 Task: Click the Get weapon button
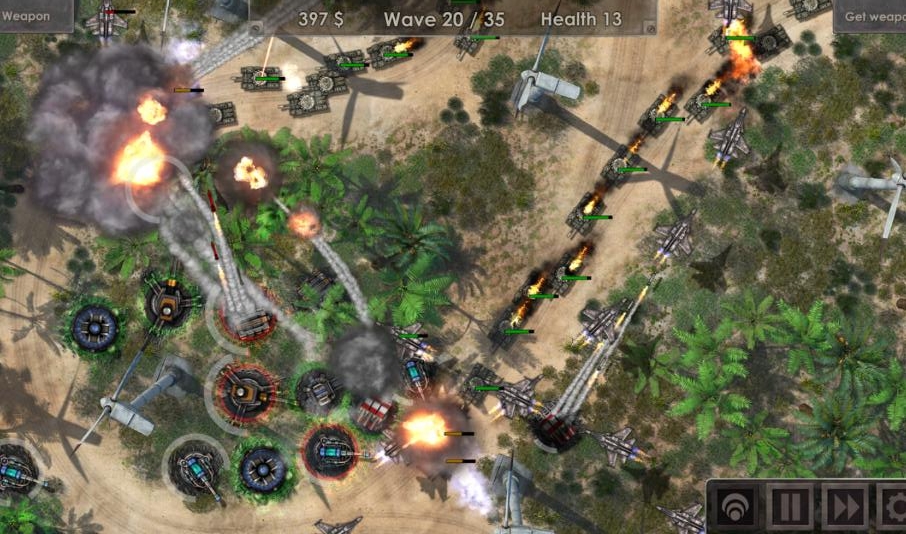(x=872, y=16)
